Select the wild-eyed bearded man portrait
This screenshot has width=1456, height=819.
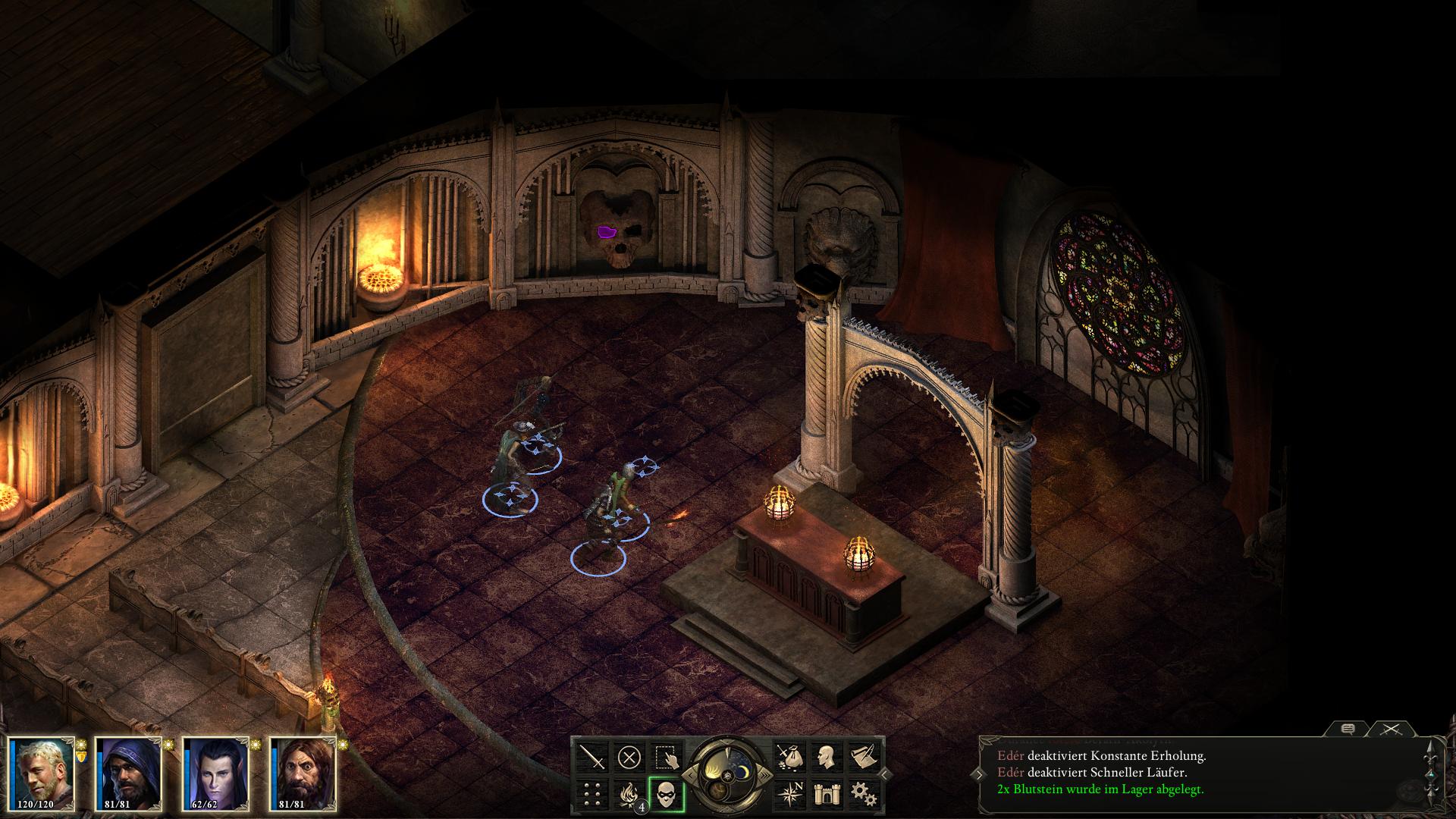(303, 774)
